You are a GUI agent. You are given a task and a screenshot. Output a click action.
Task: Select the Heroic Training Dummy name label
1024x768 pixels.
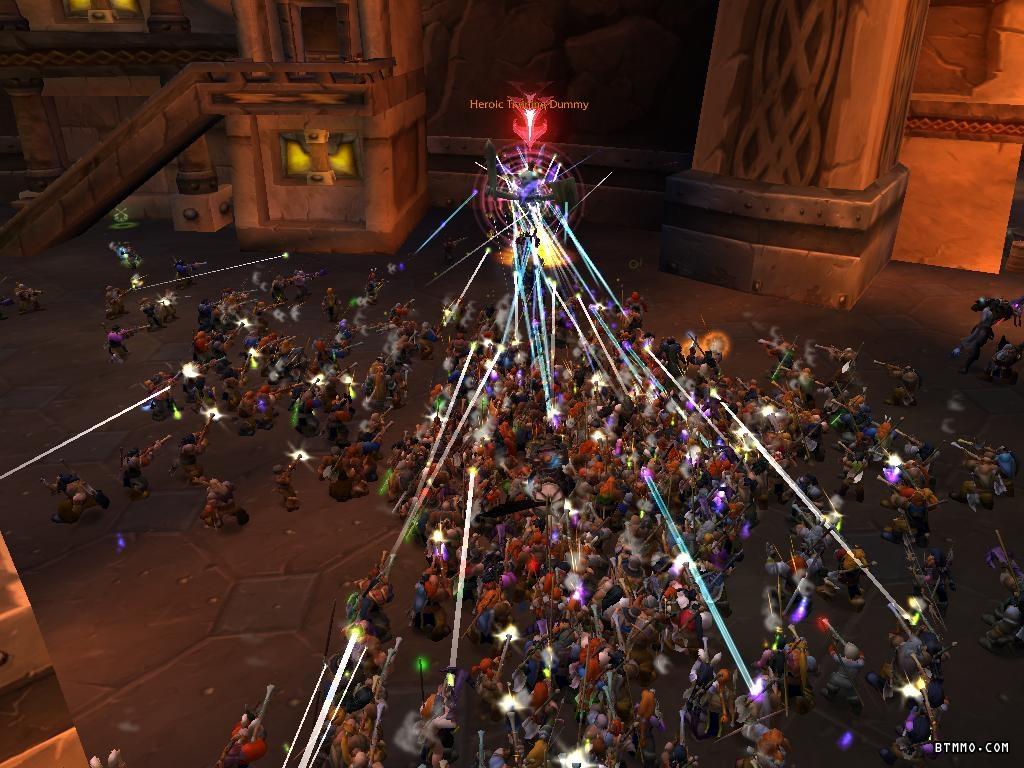(529, 105)
